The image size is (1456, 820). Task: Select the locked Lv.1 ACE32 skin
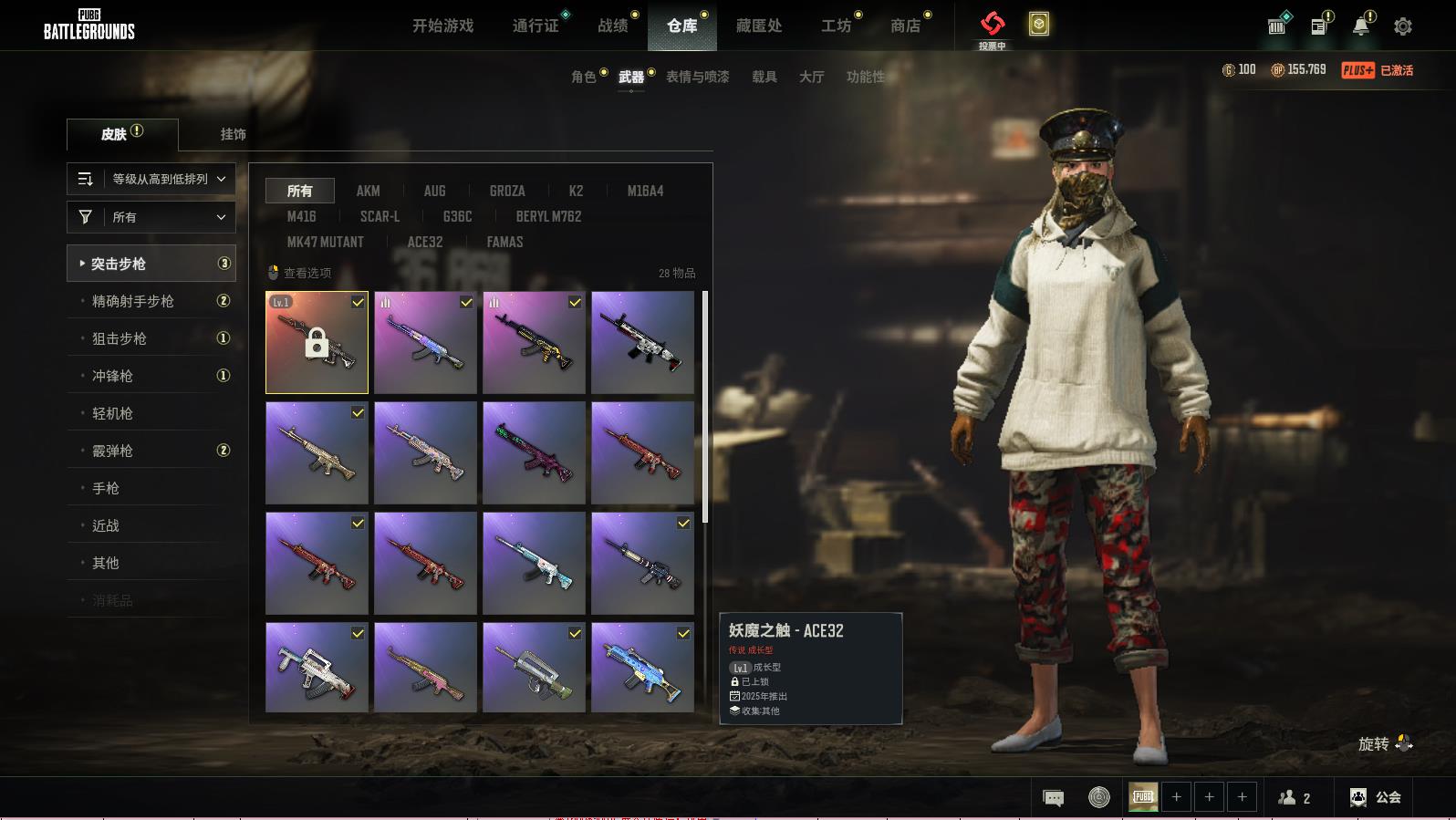[x=317, y=343]
